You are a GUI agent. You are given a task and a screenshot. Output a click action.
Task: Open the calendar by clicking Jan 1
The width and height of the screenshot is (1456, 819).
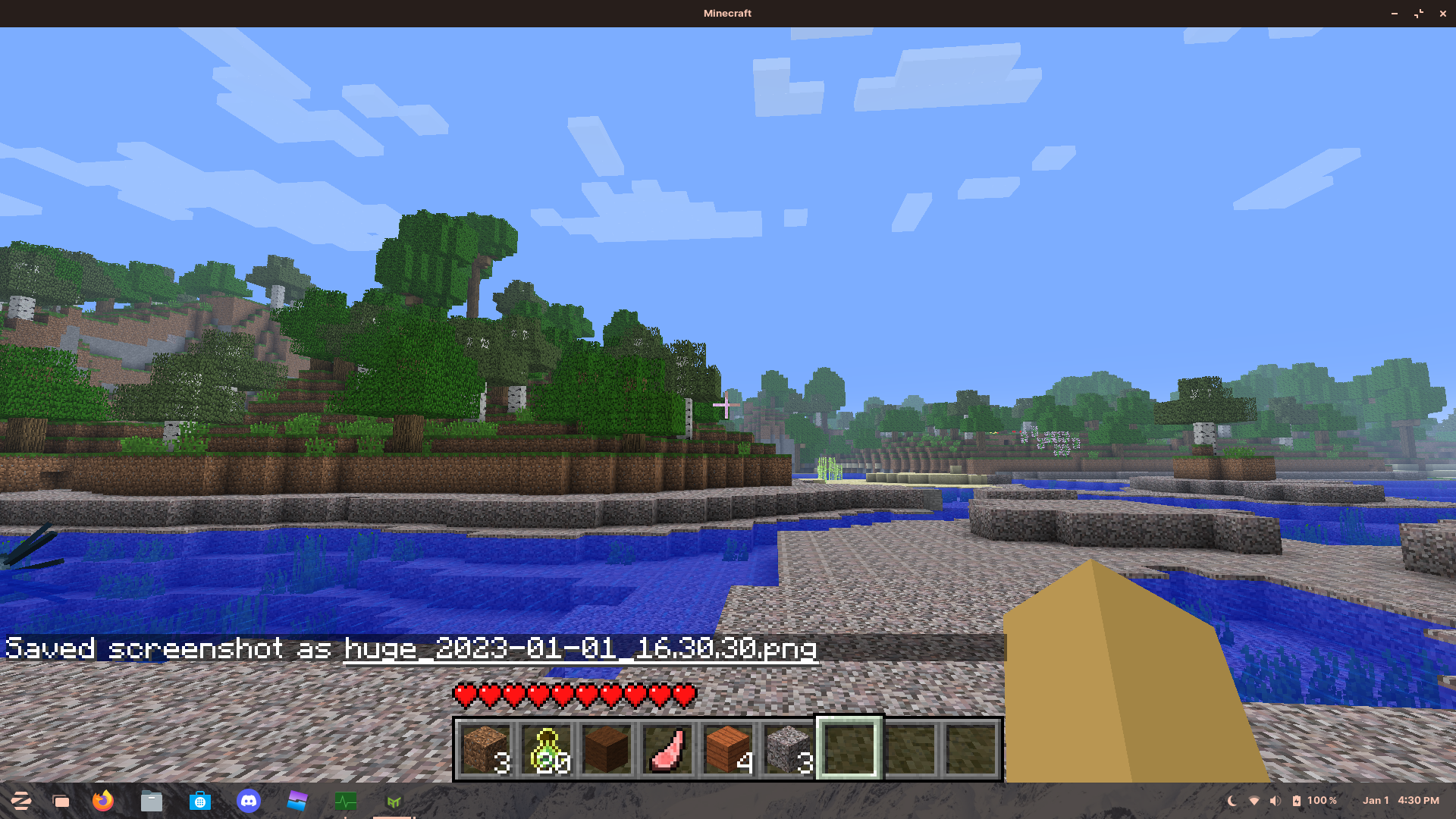[x=1376, y=800]
